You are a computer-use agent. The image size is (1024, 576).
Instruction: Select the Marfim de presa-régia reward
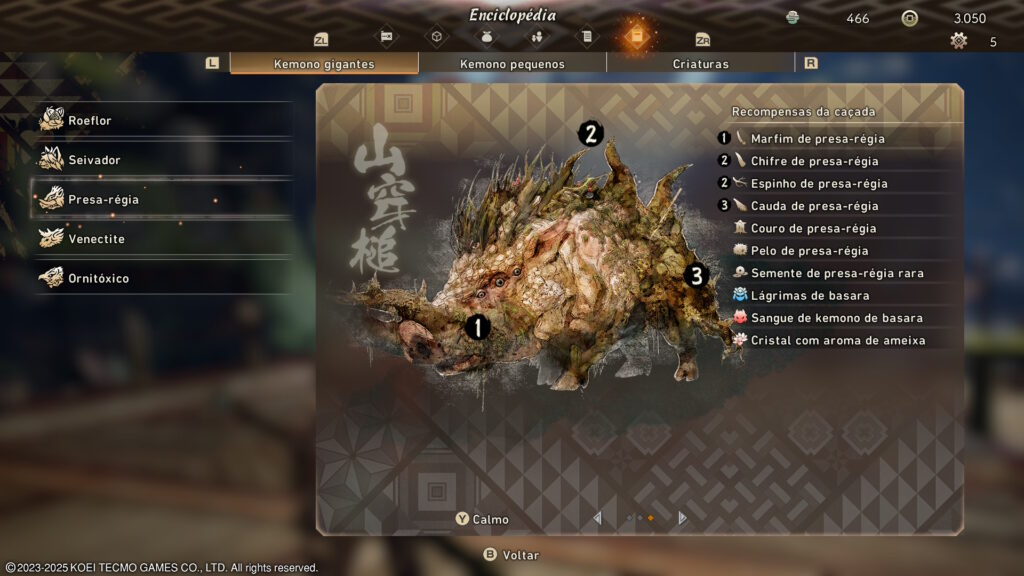(x=817, y=139)
